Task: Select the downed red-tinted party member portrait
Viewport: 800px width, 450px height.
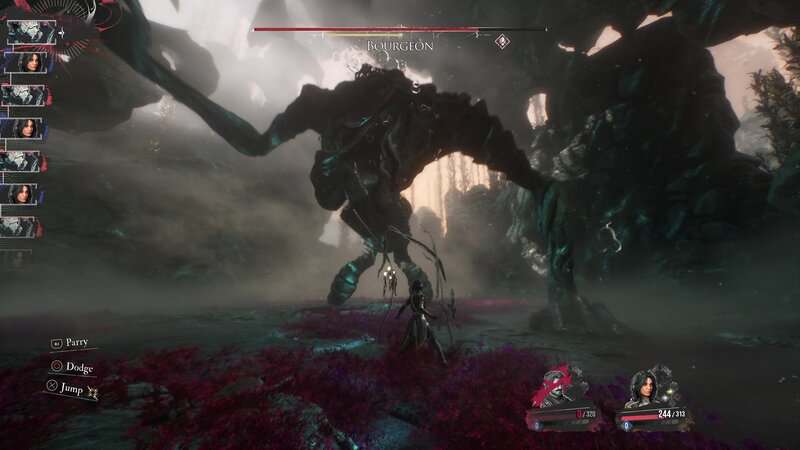Action: click(558, 387)
